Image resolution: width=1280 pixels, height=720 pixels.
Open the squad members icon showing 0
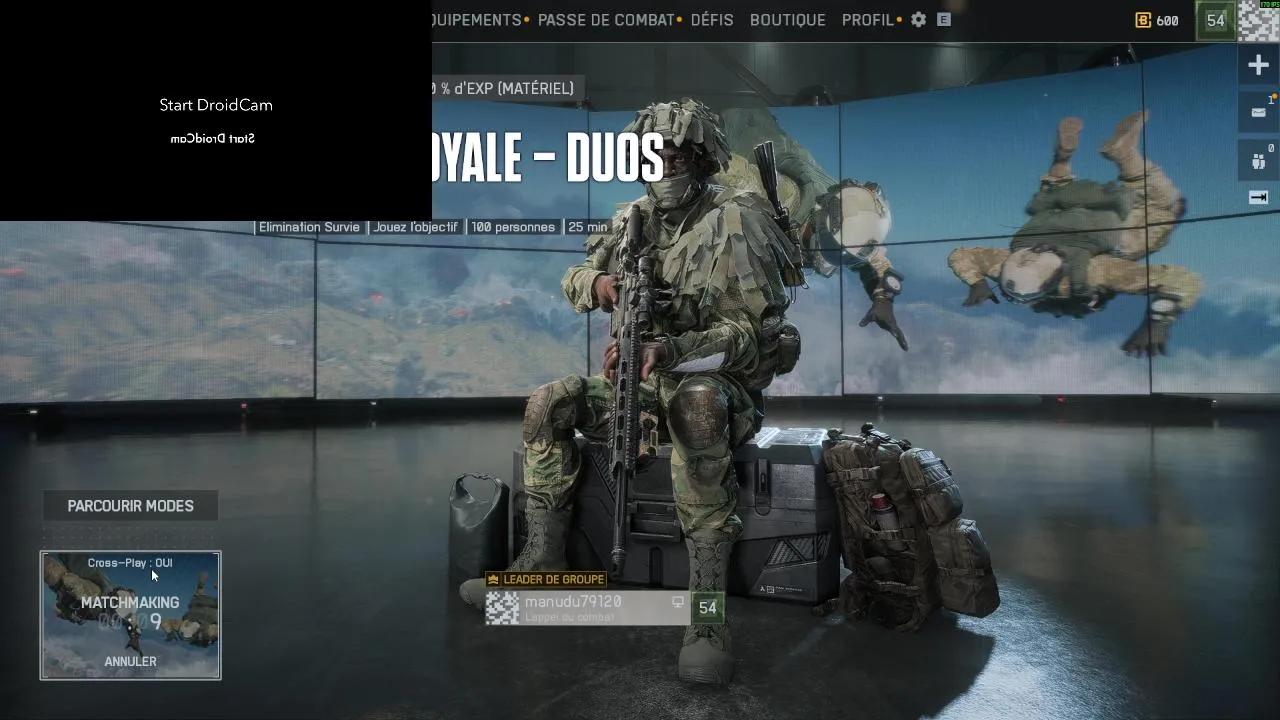[1257, 160]
